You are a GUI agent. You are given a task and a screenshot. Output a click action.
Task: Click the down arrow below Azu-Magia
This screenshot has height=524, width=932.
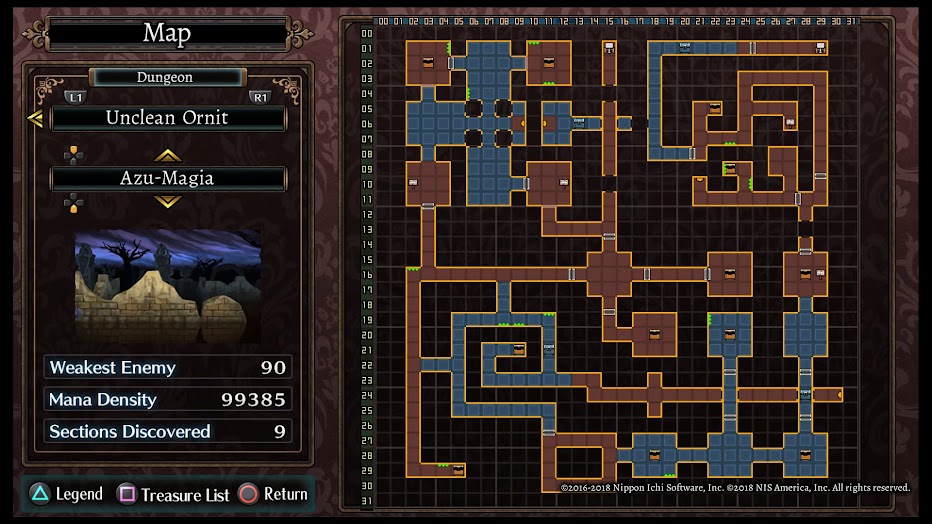pyautogui.click(x=167, y=202)
